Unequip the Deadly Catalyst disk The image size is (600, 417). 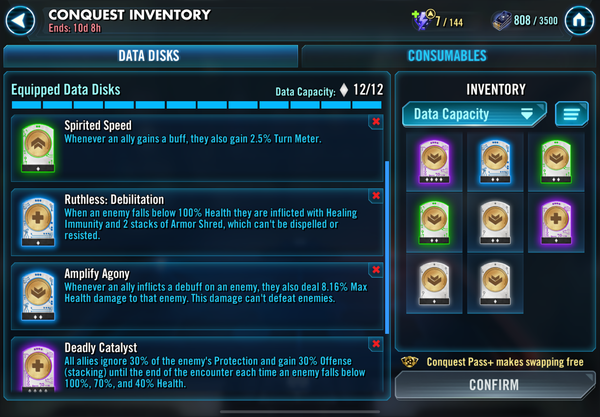[x=375, y=344]
